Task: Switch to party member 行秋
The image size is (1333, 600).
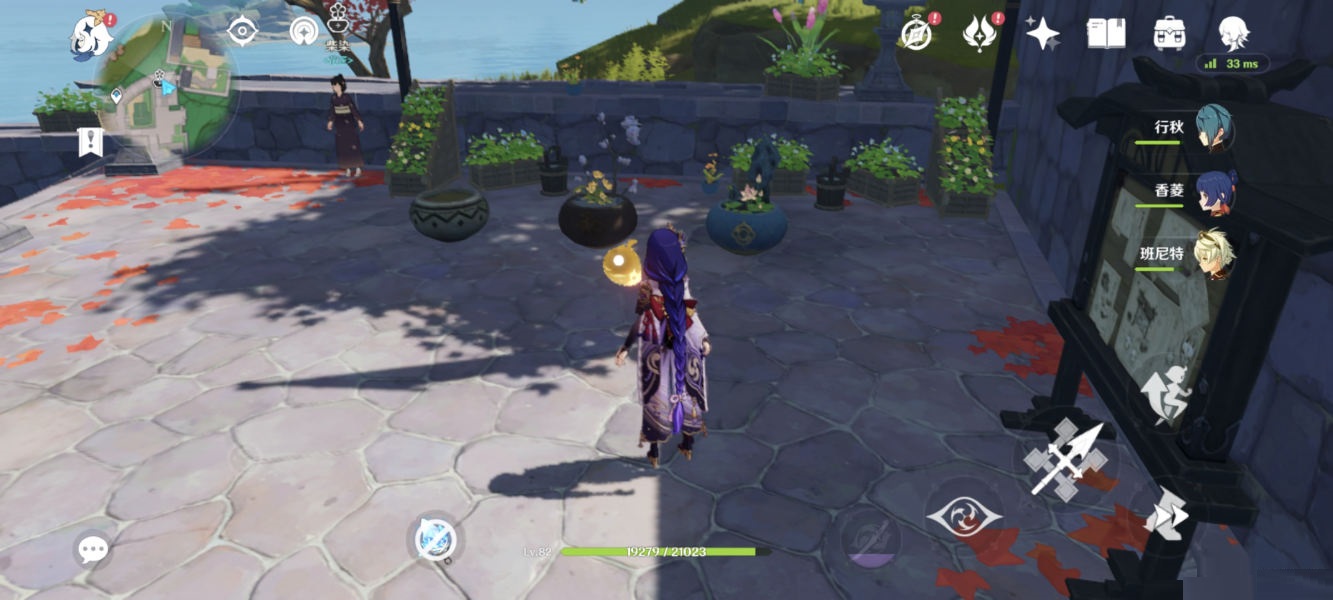Action: coord(1213,128)
